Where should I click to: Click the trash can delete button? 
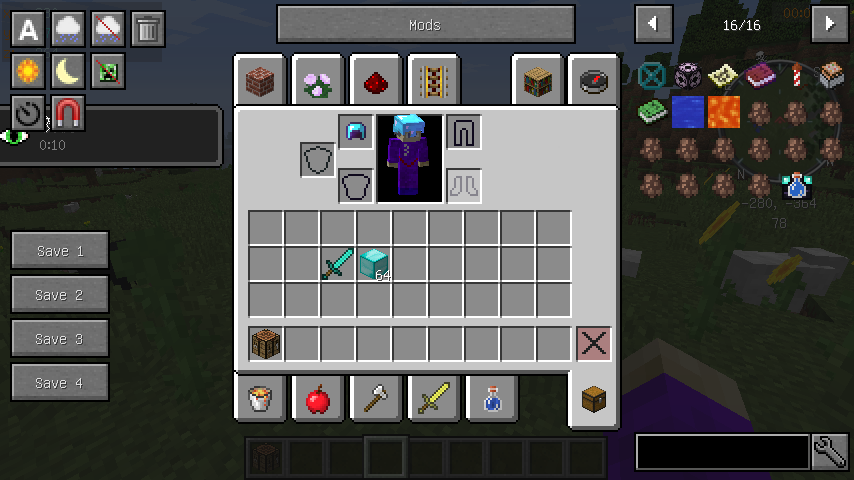coord(148,29)
